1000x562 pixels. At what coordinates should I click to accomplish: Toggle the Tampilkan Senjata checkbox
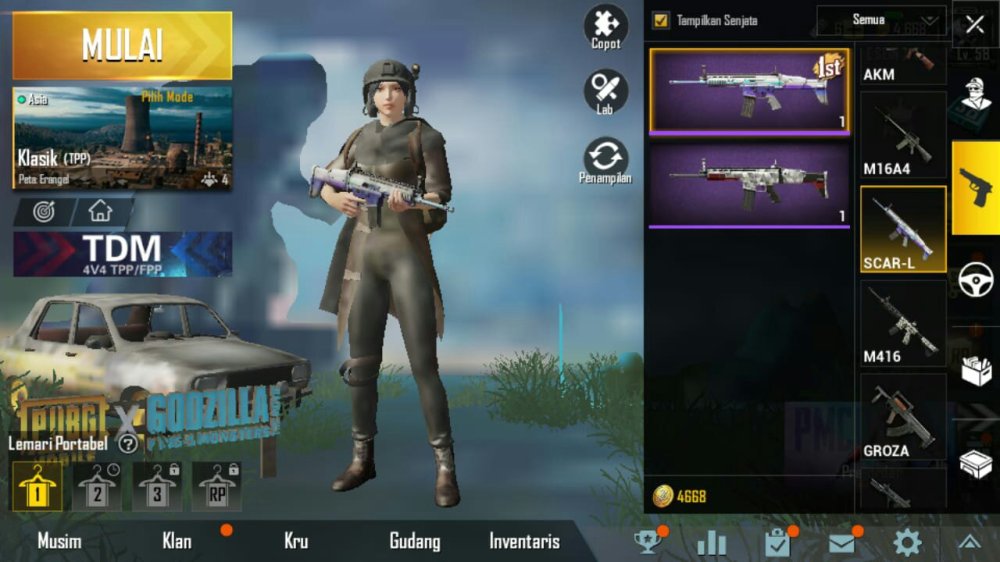661,19
